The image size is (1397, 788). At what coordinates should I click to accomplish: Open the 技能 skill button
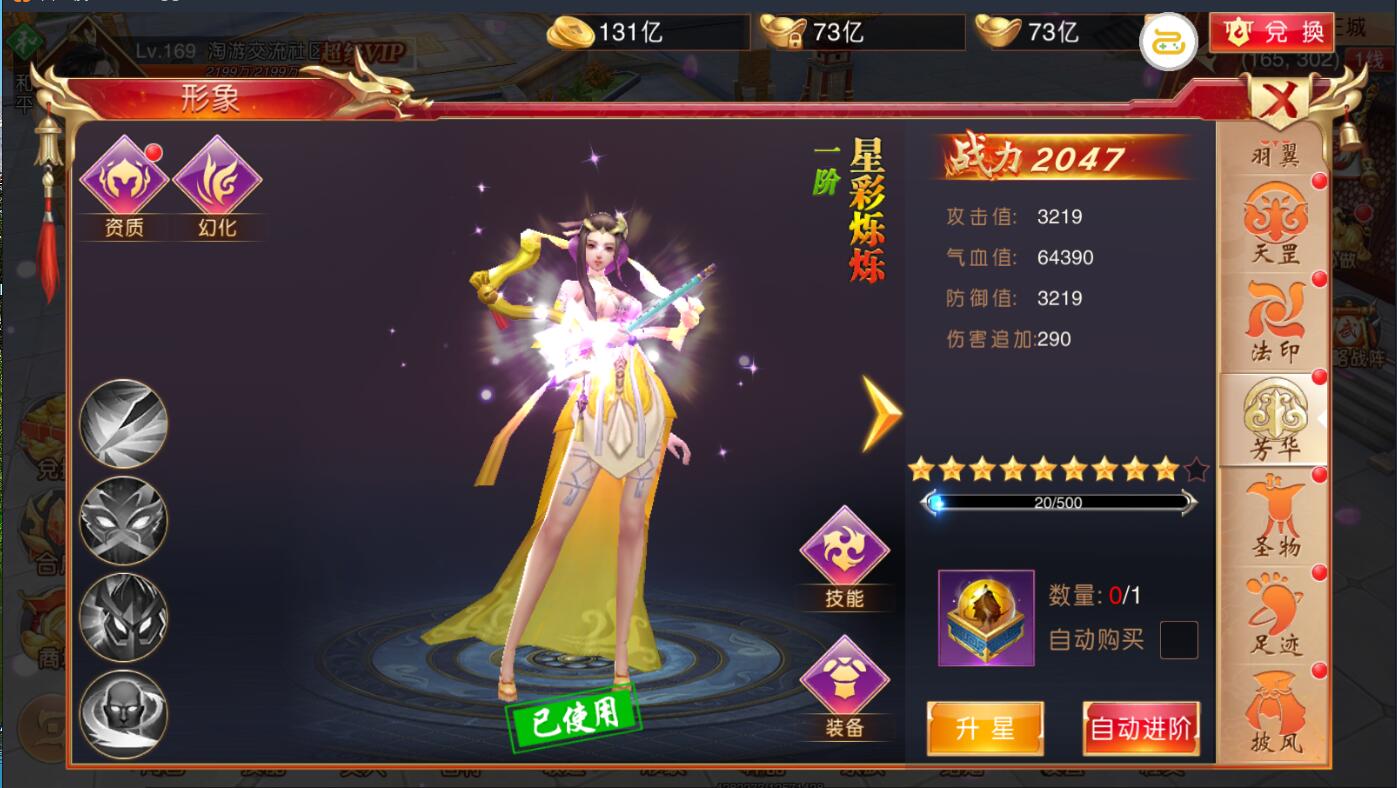coord(845,556)
